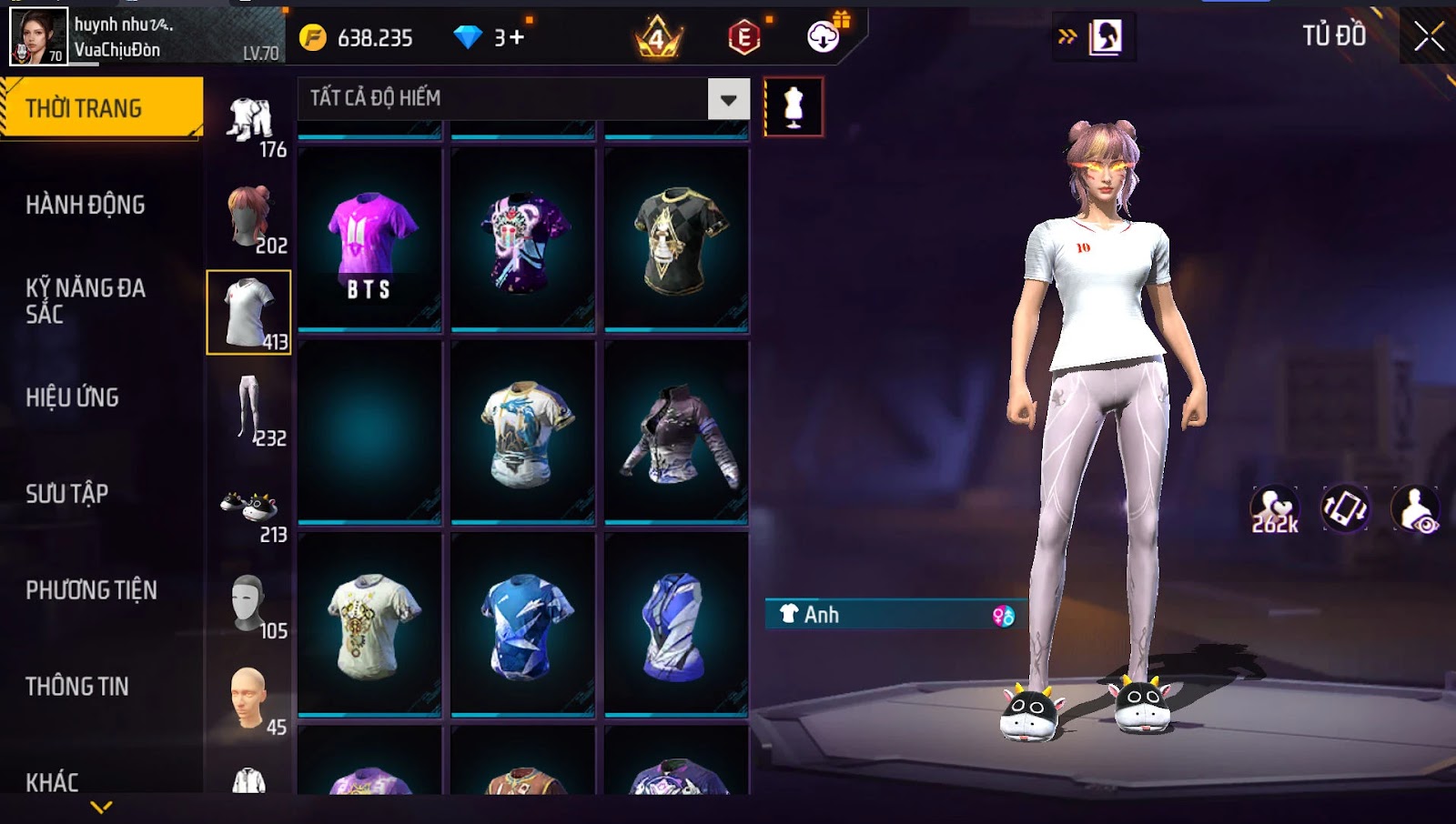Open the shoes category with 213 items
The image size is (1456, 824).
coord(249,511)
